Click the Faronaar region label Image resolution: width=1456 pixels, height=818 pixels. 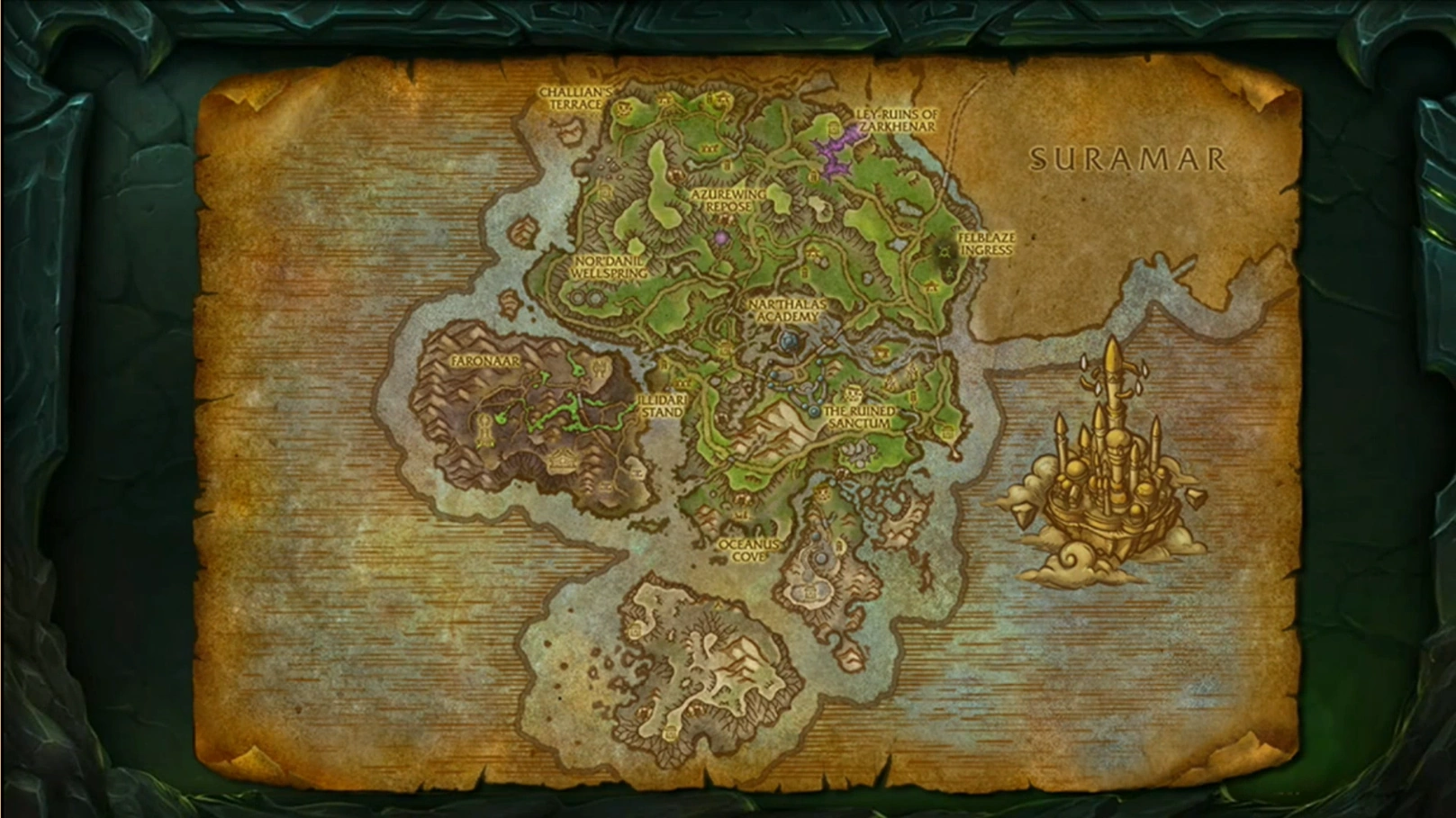point(484,362)
